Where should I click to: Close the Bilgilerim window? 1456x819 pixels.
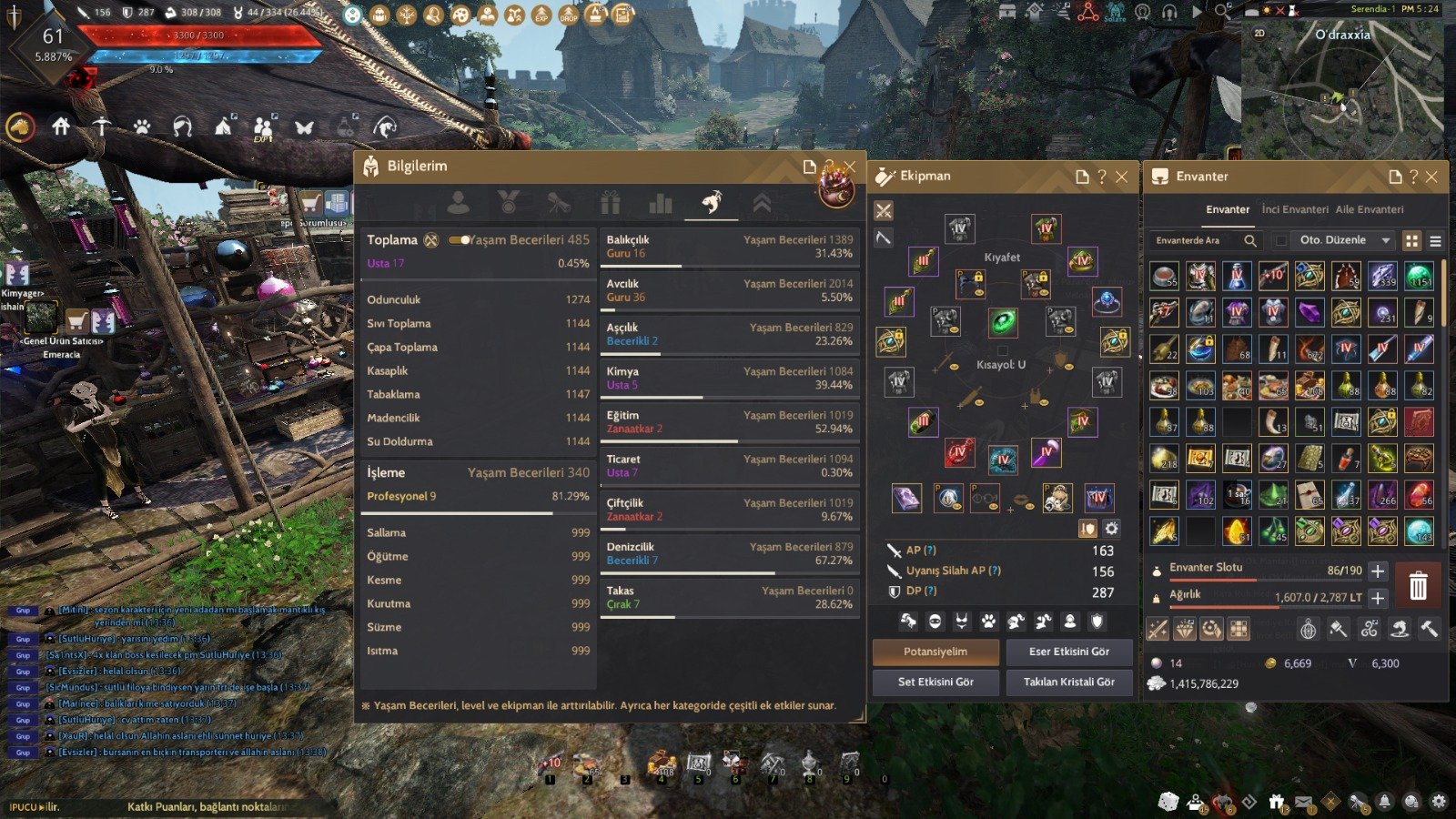(849, 167)
